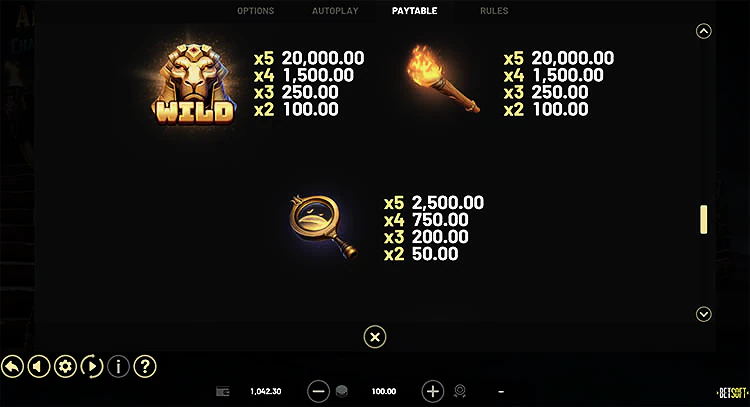Show the Rules tab
Viewport: 750px width, 407px height.
click(494, 11)
